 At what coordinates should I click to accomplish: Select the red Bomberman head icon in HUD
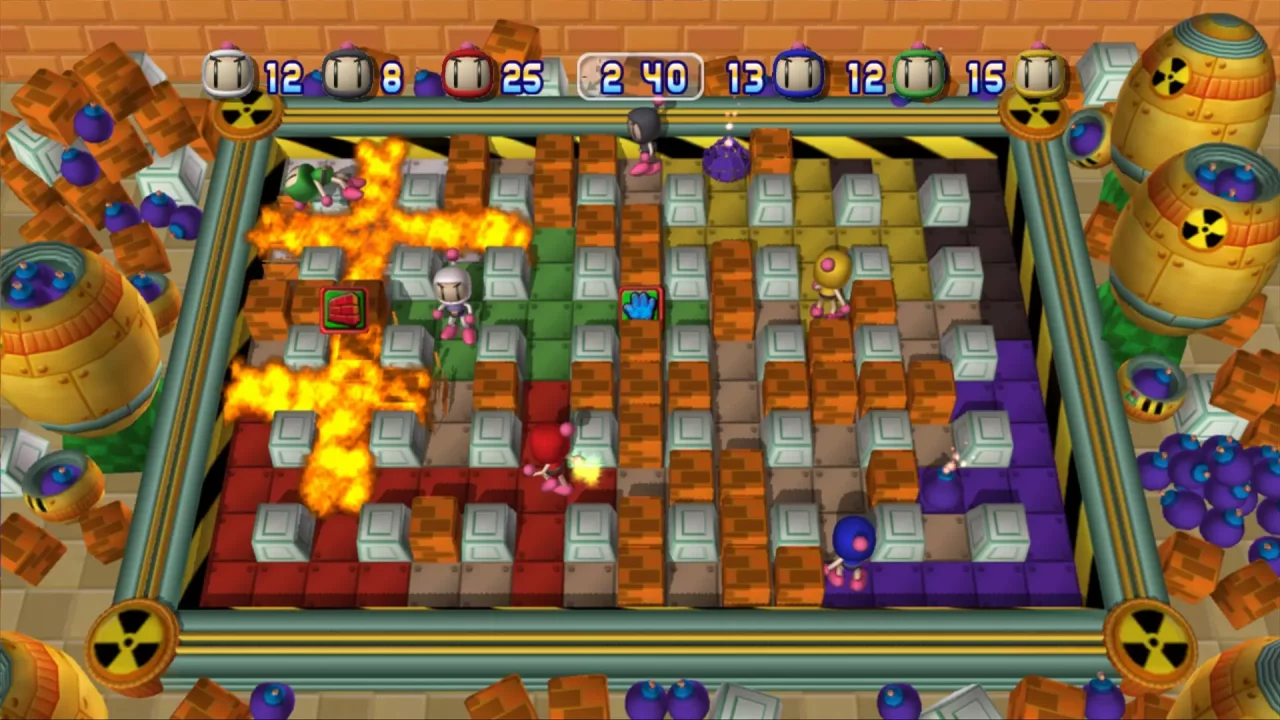465,75
